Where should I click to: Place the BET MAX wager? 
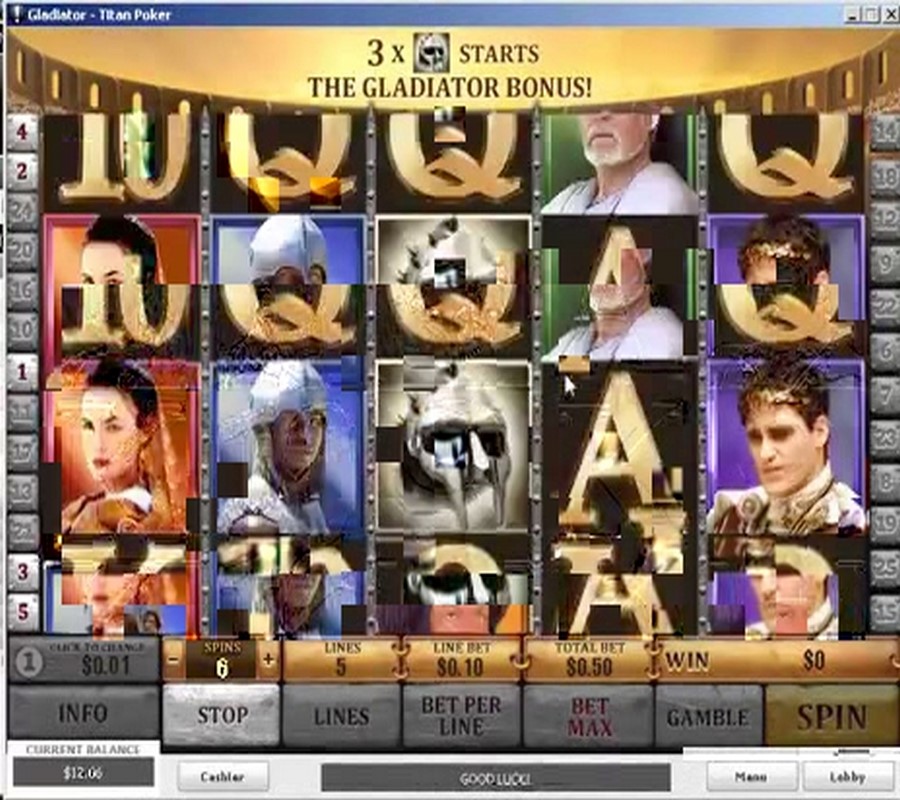[589, 716]
